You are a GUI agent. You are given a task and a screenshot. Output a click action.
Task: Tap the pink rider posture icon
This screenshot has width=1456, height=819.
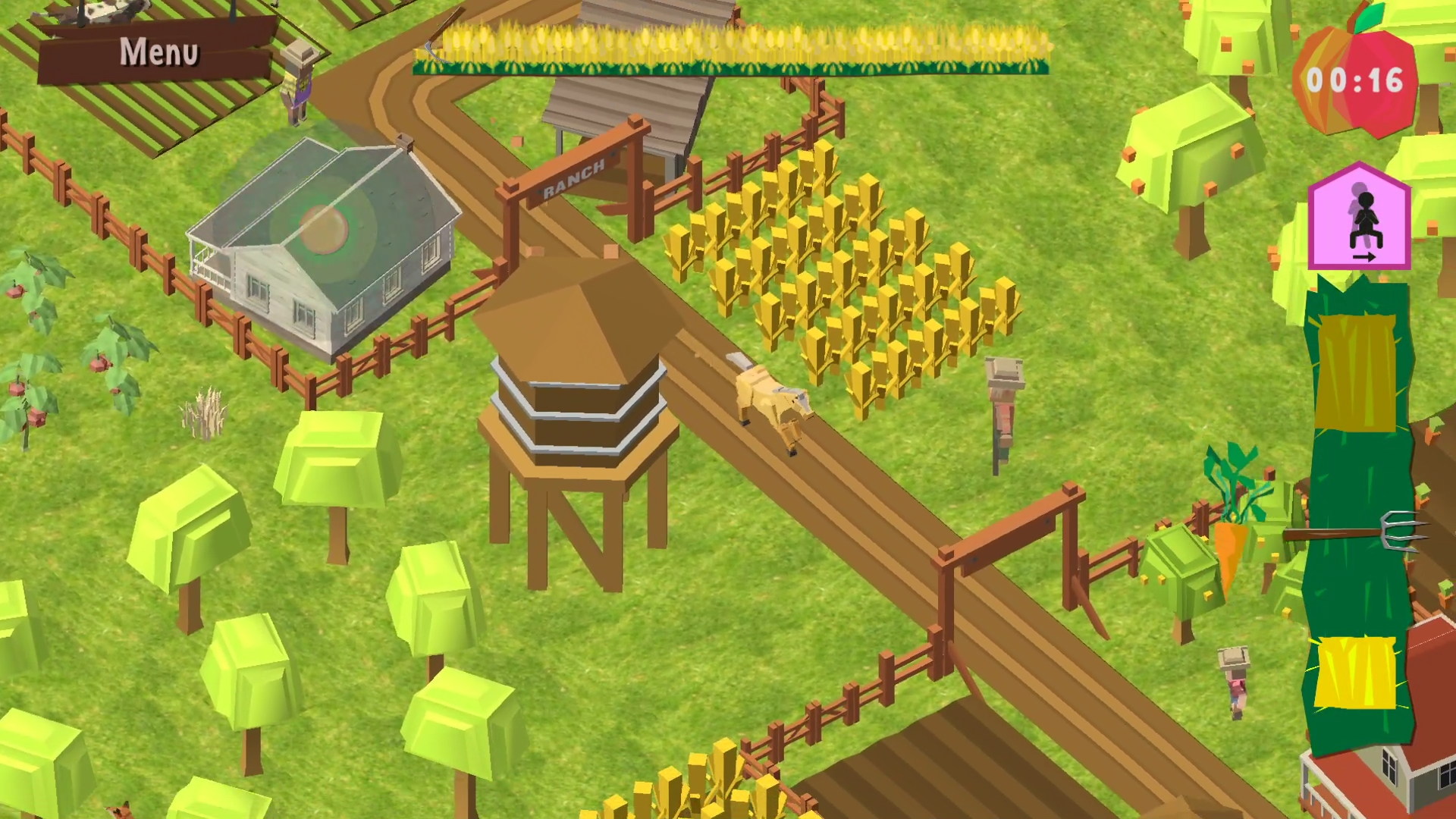tap(1359, 218)
